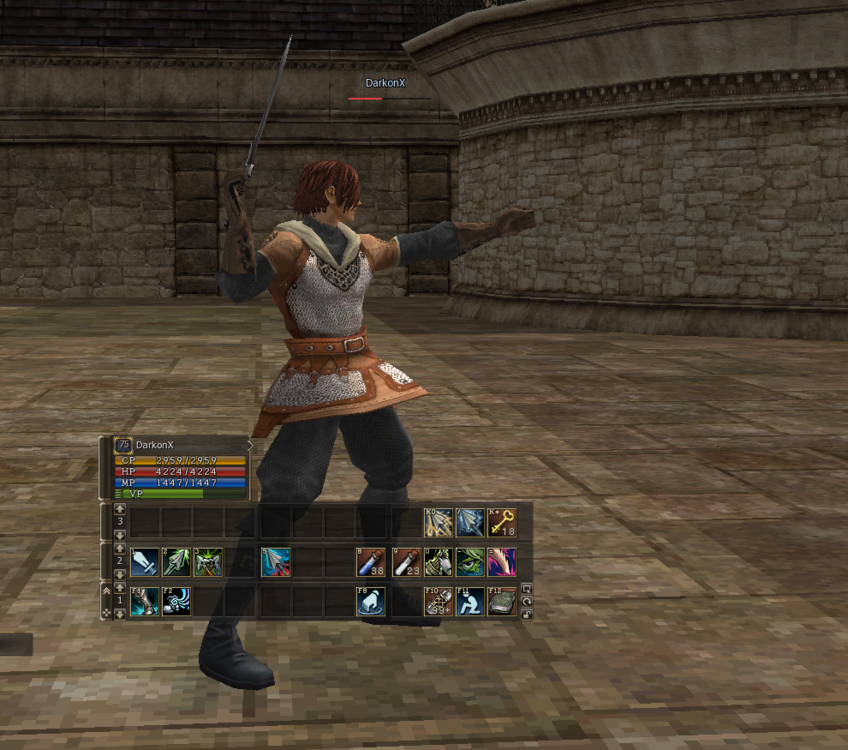Open the F12 book item slot

pyautogui.click(x=502, y=601)
